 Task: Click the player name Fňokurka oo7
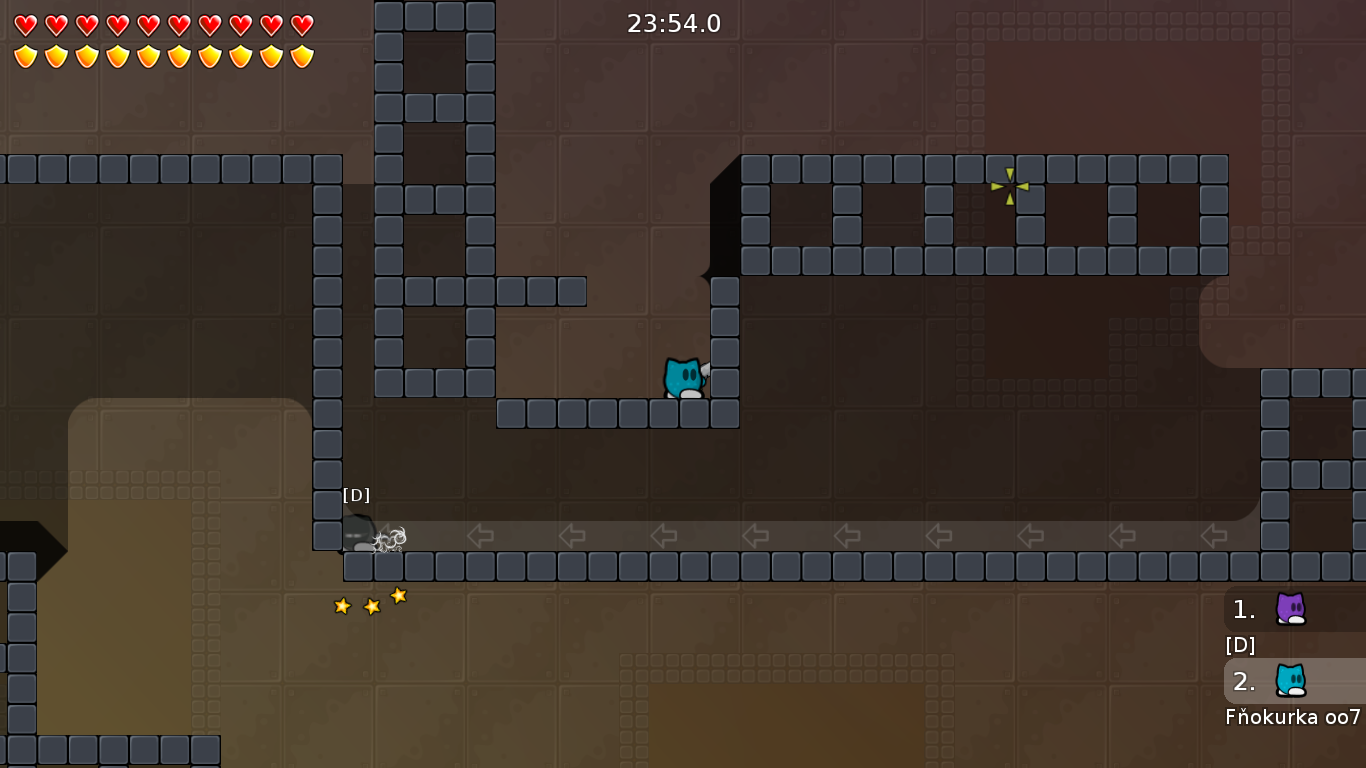coord(1294,717)
